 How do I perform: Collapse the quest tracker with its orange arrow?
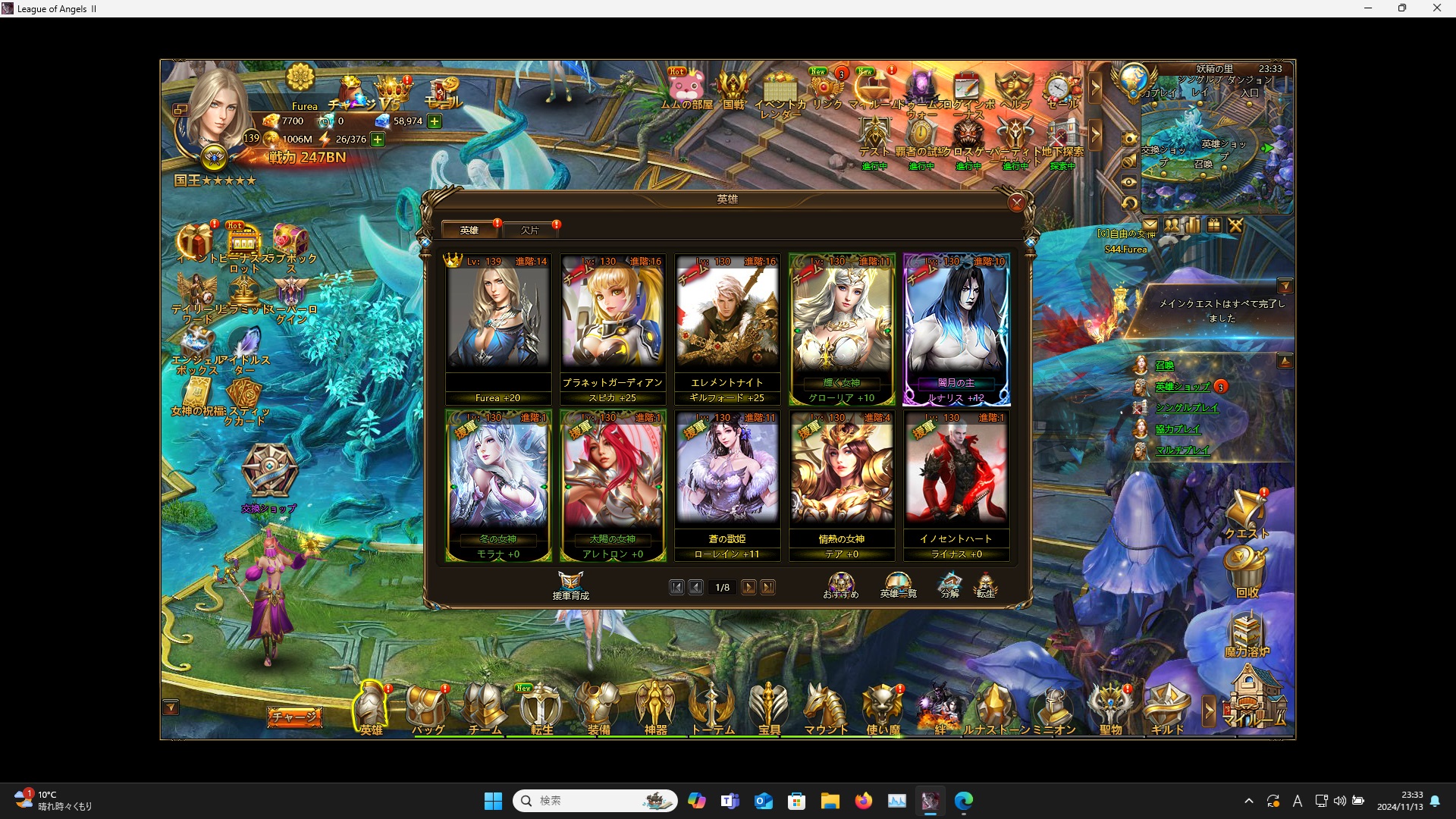click(x=1286, y=287)
